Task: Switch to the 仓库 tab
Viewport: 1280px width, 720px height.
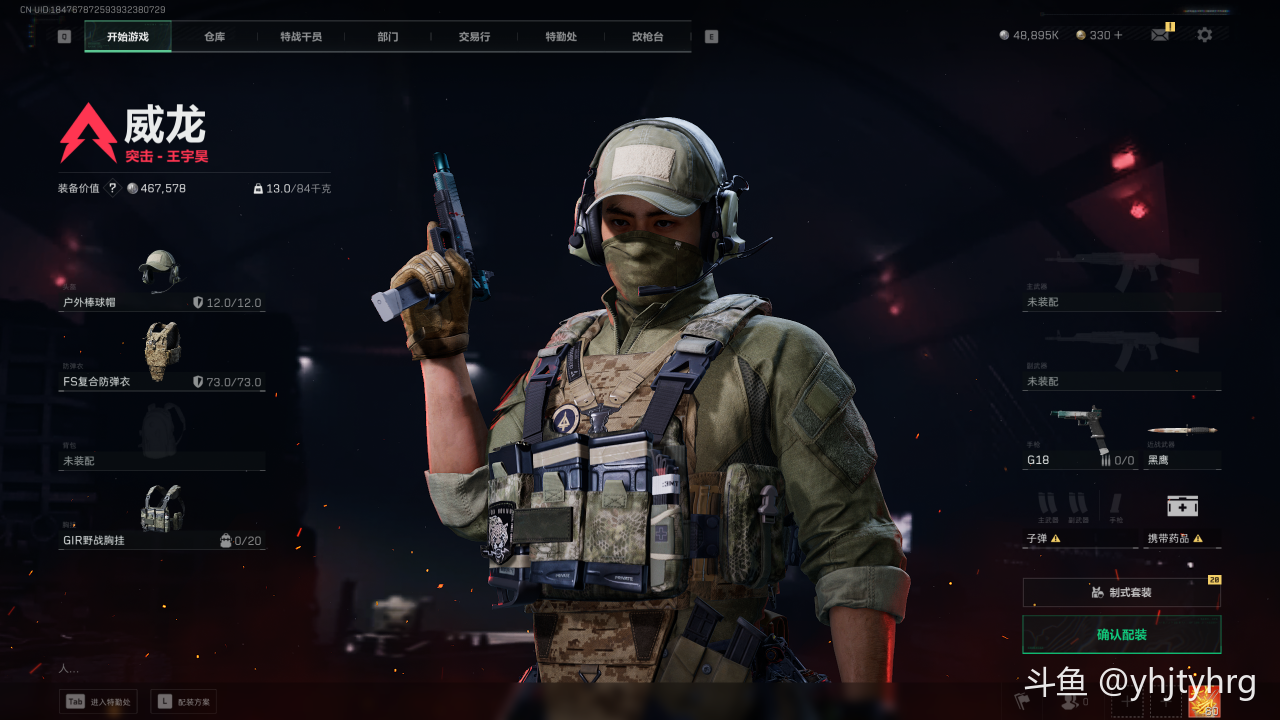Action: coord(214,37)
